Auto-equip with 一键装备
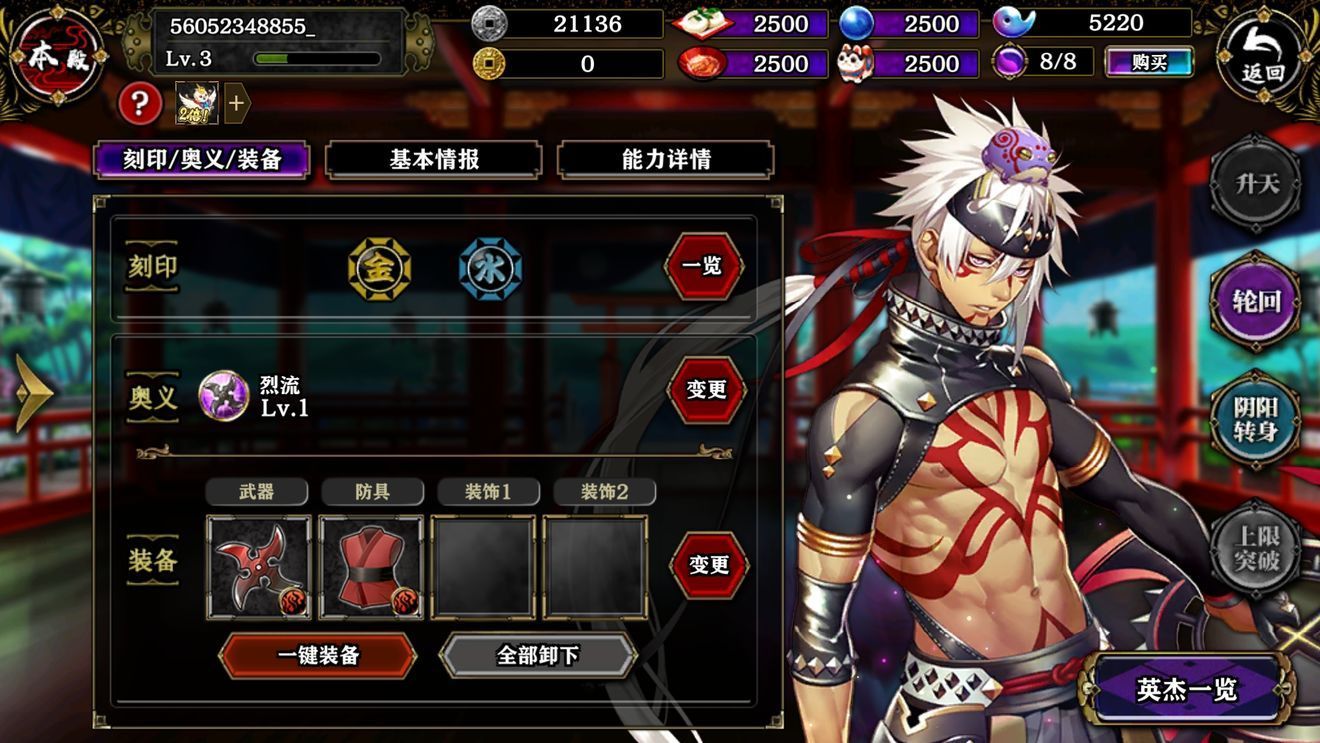Image resolution: width=1320 pixels, height=743 pixels. click(317, 655)
